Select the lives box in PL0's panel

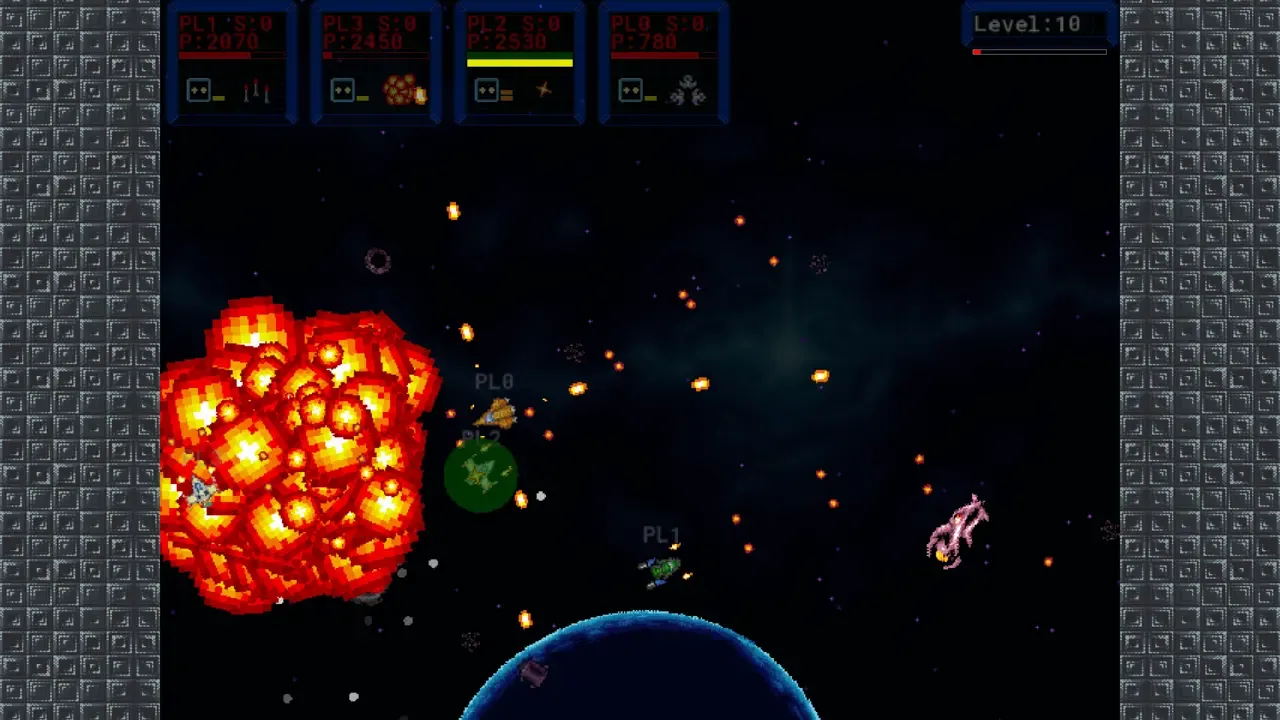631,92
